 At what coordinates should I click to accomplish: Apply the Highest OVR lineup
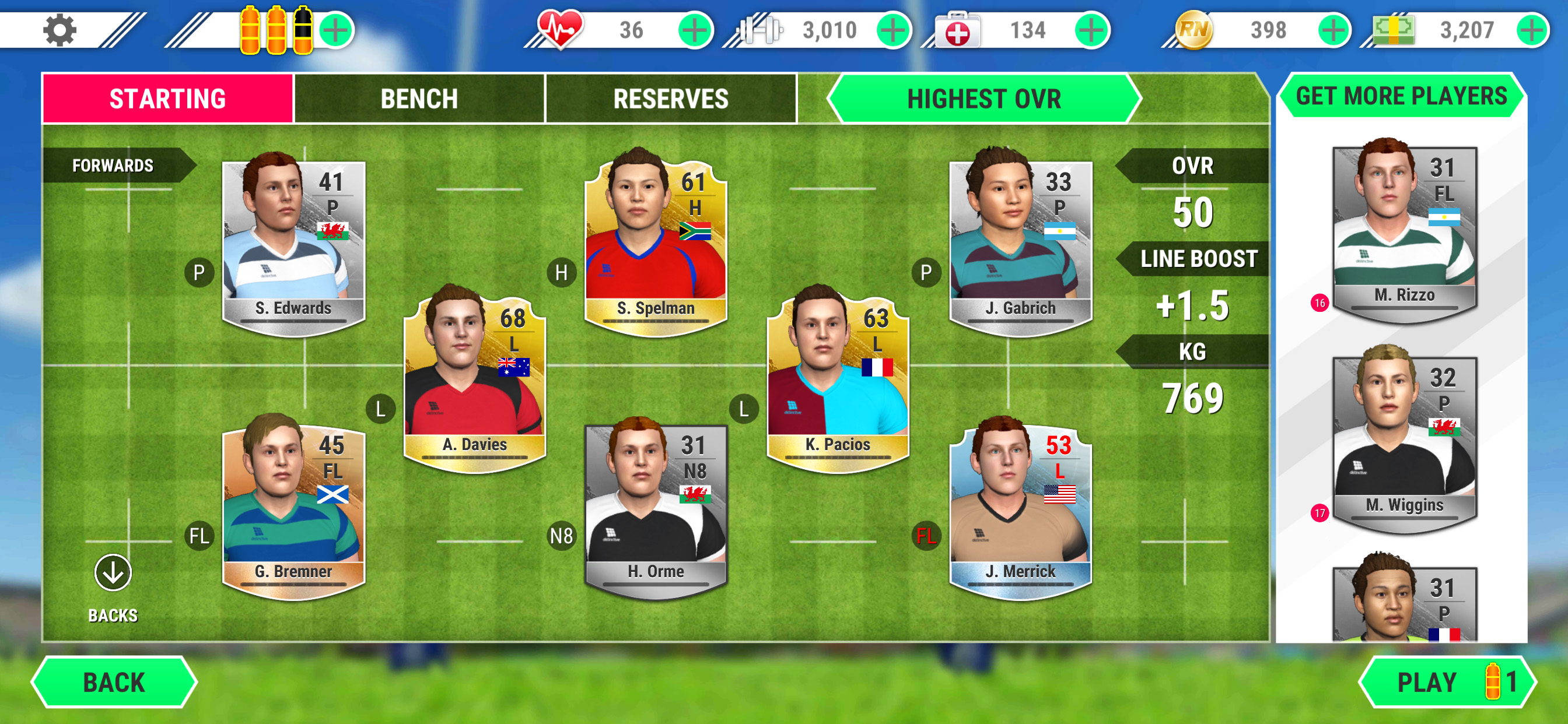pyautogui.click(x=983, y=99)
